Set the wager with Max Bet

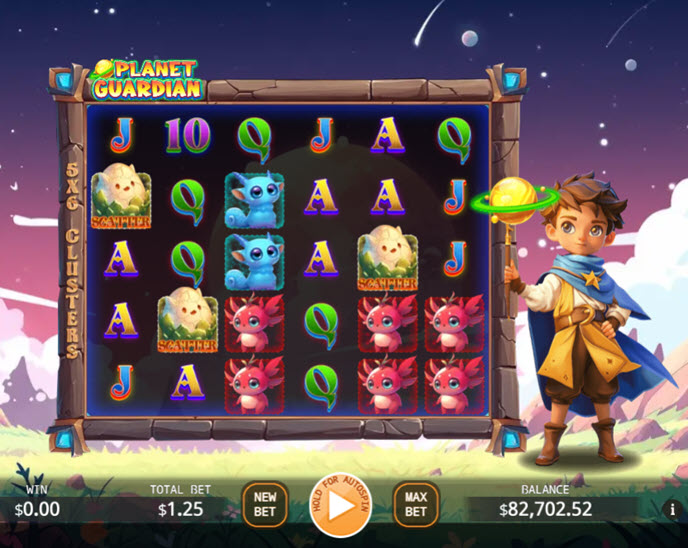pos(415,504)
